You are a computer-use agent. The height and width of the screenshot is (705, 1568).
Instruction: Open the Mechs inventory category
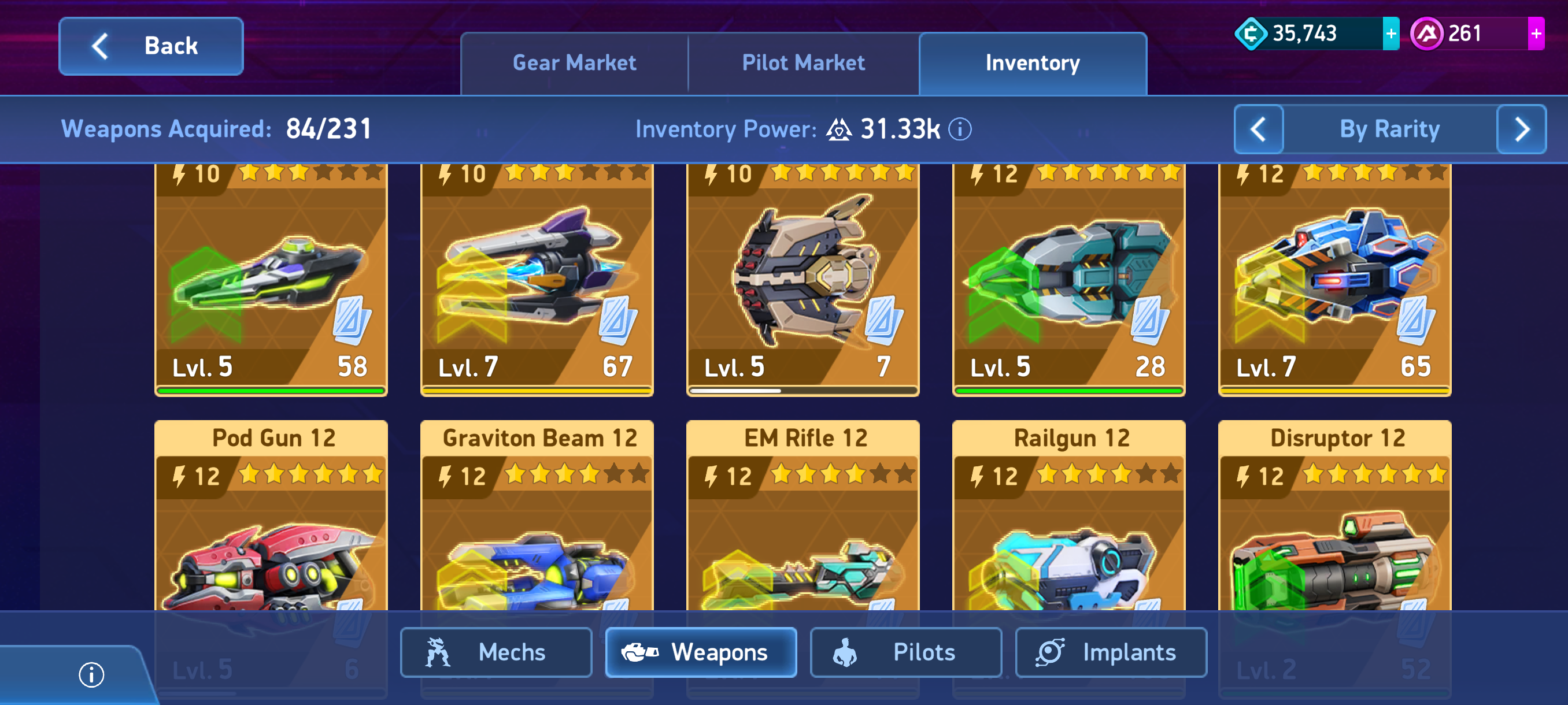coord(495,652)
